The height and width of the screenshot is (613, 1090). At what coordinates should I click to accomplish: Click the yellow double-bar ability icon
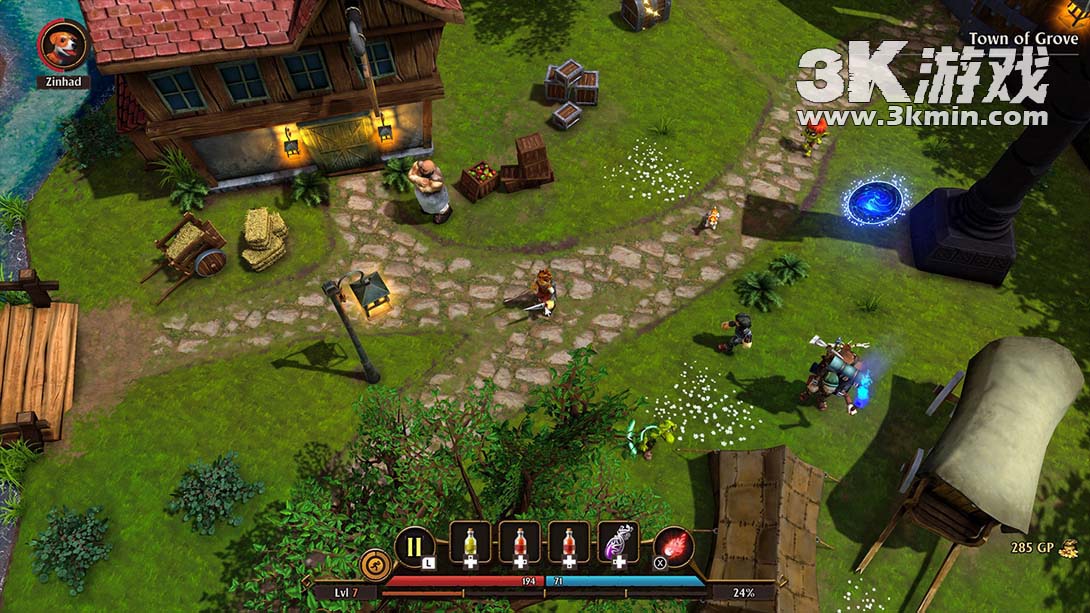[414, 546]
